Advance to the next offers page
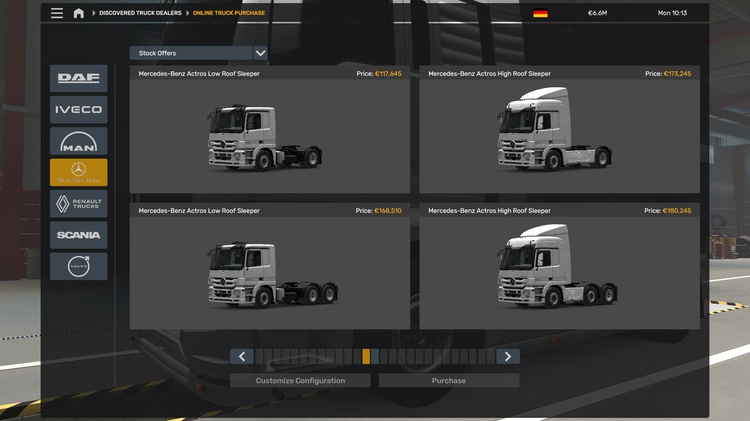 (x=508, y=356)
